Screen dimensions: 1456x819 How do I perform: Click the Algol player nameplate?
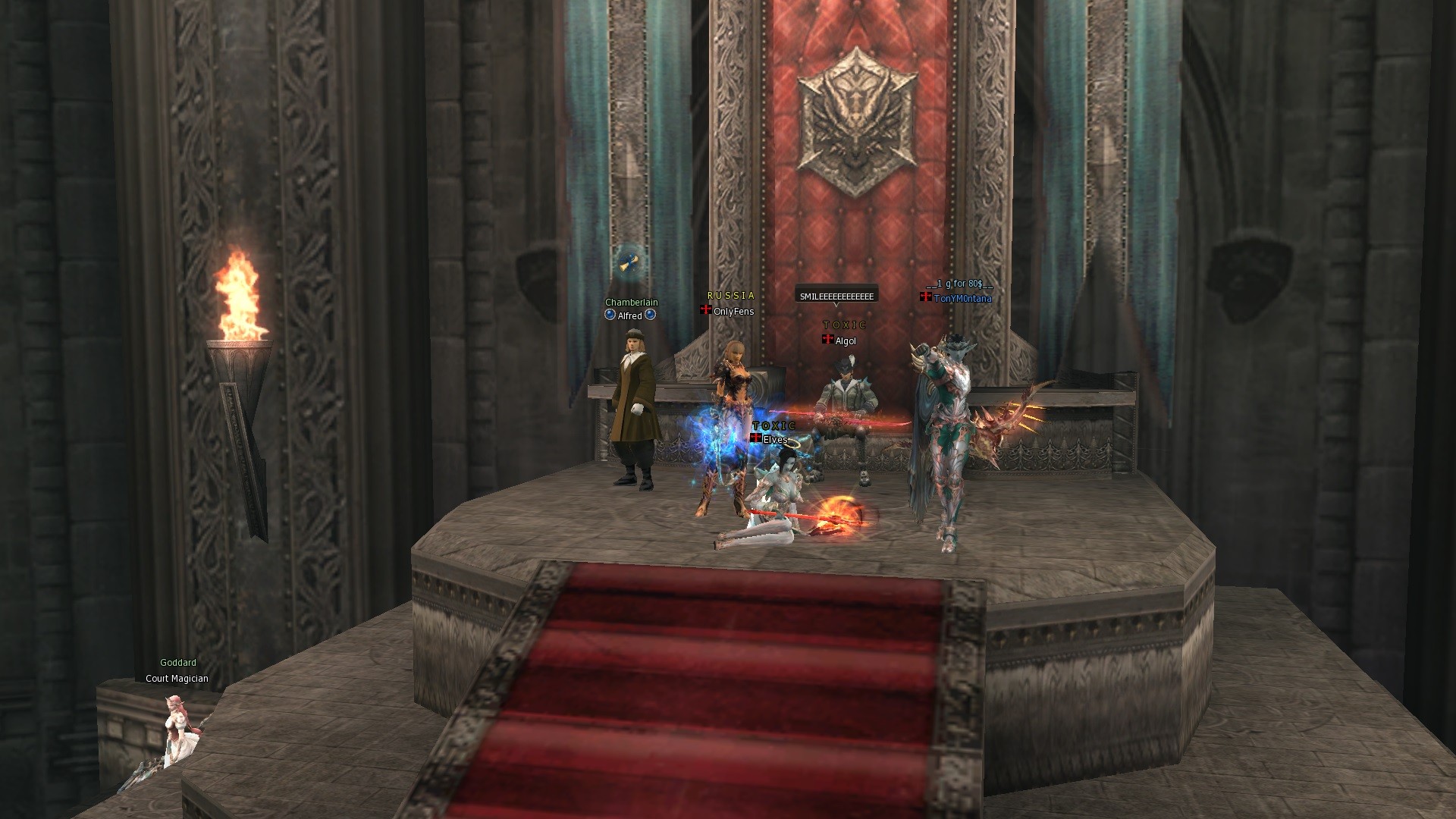point(845,341)
